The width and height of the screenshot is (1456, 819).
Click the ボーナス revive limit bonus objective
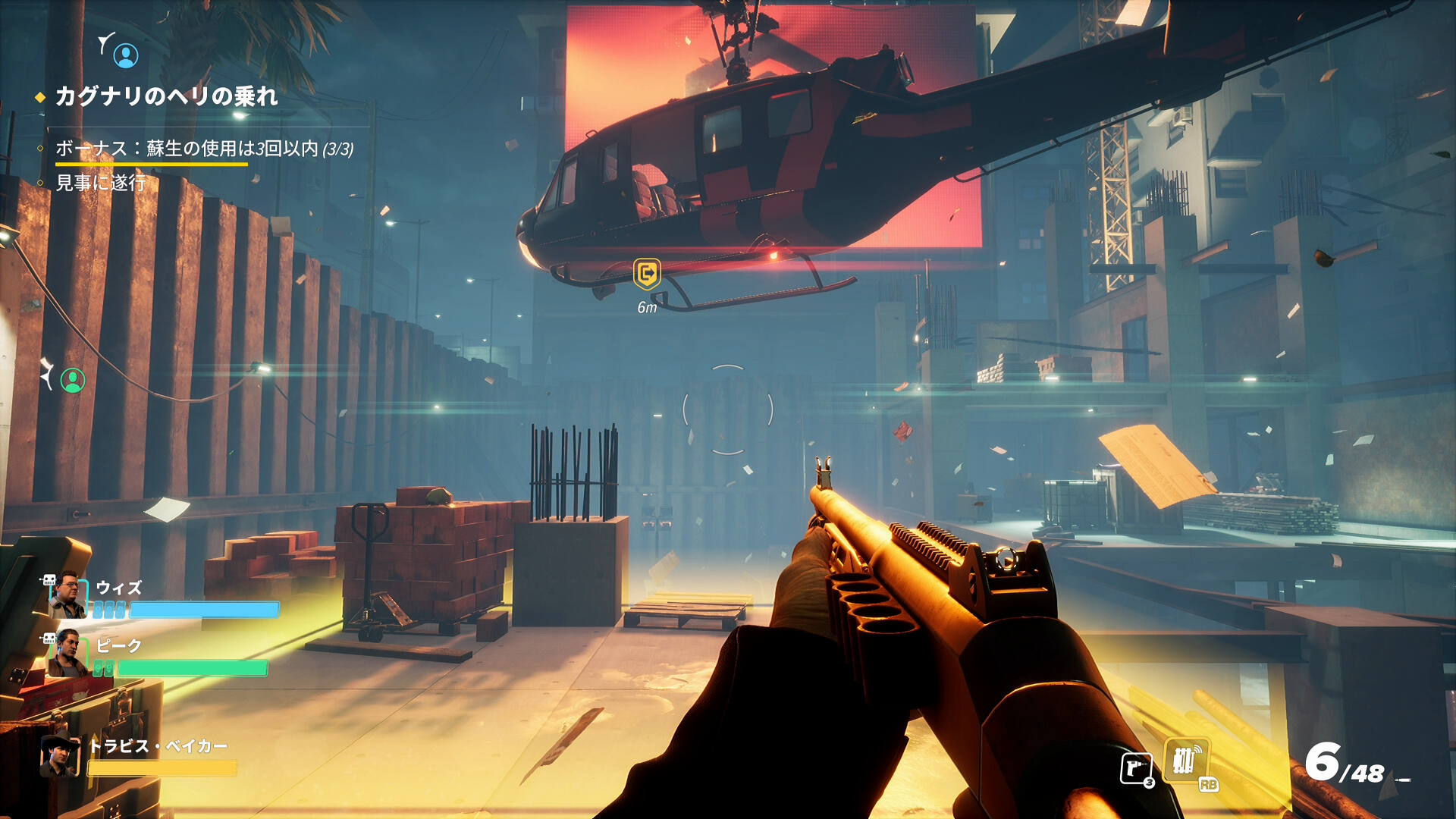coord(204,149)
